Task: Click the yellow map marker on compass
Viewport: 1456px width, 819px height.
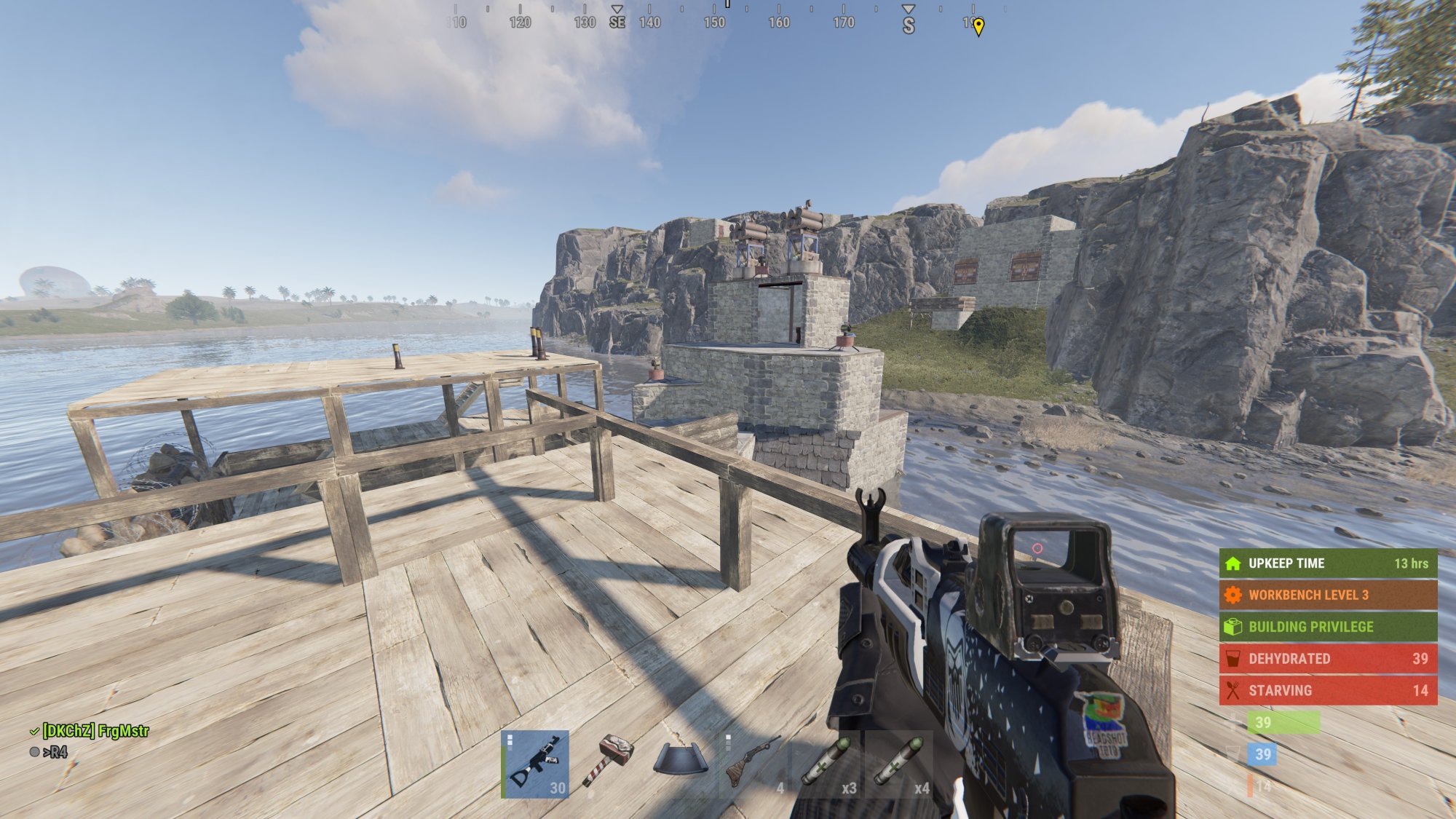Action: (978, 27)
